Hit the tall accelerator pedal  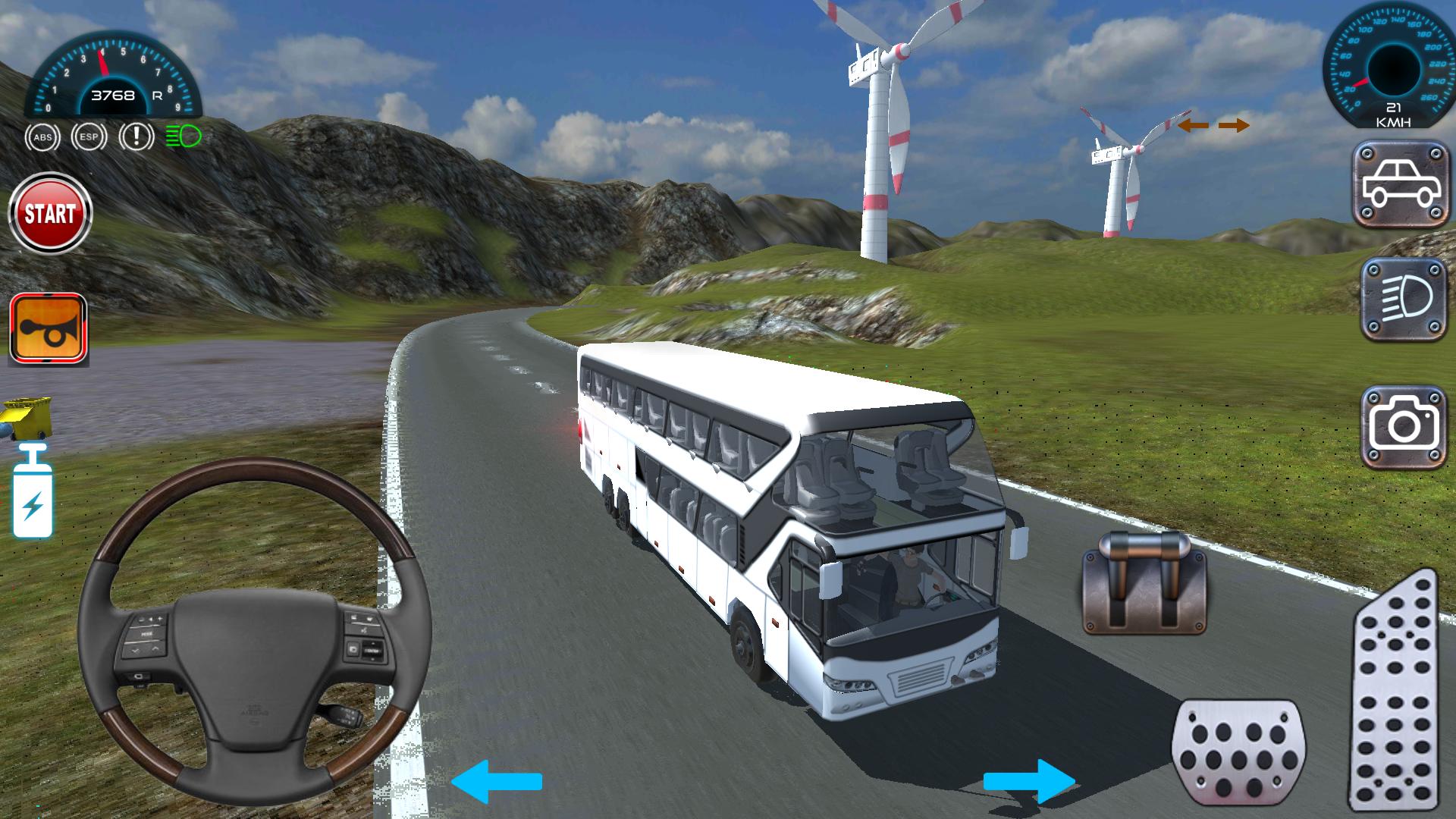(1393, 690)
